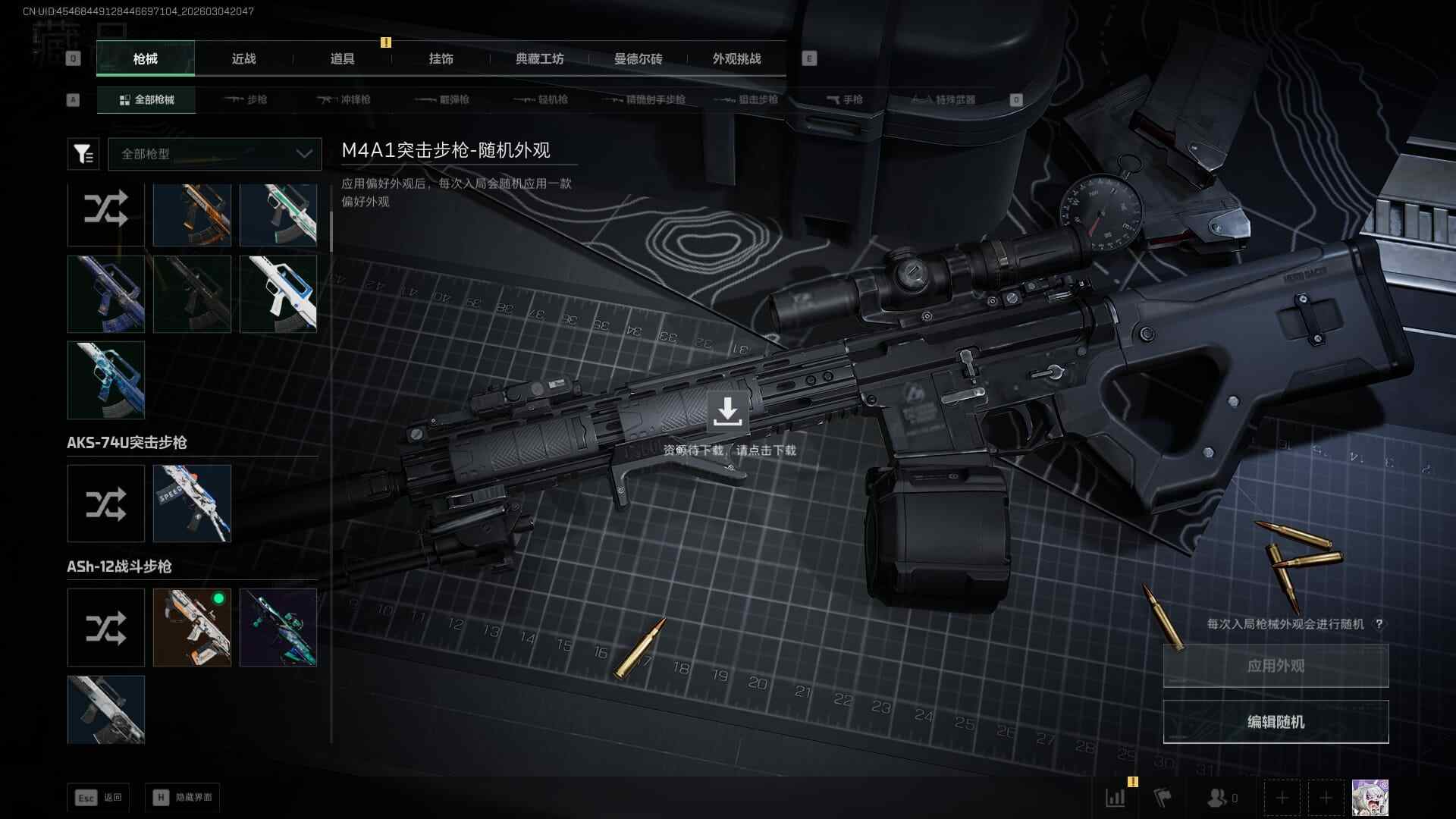
Task: Open the 曼德尔砖 tab
Action: [x=638, y=59]
